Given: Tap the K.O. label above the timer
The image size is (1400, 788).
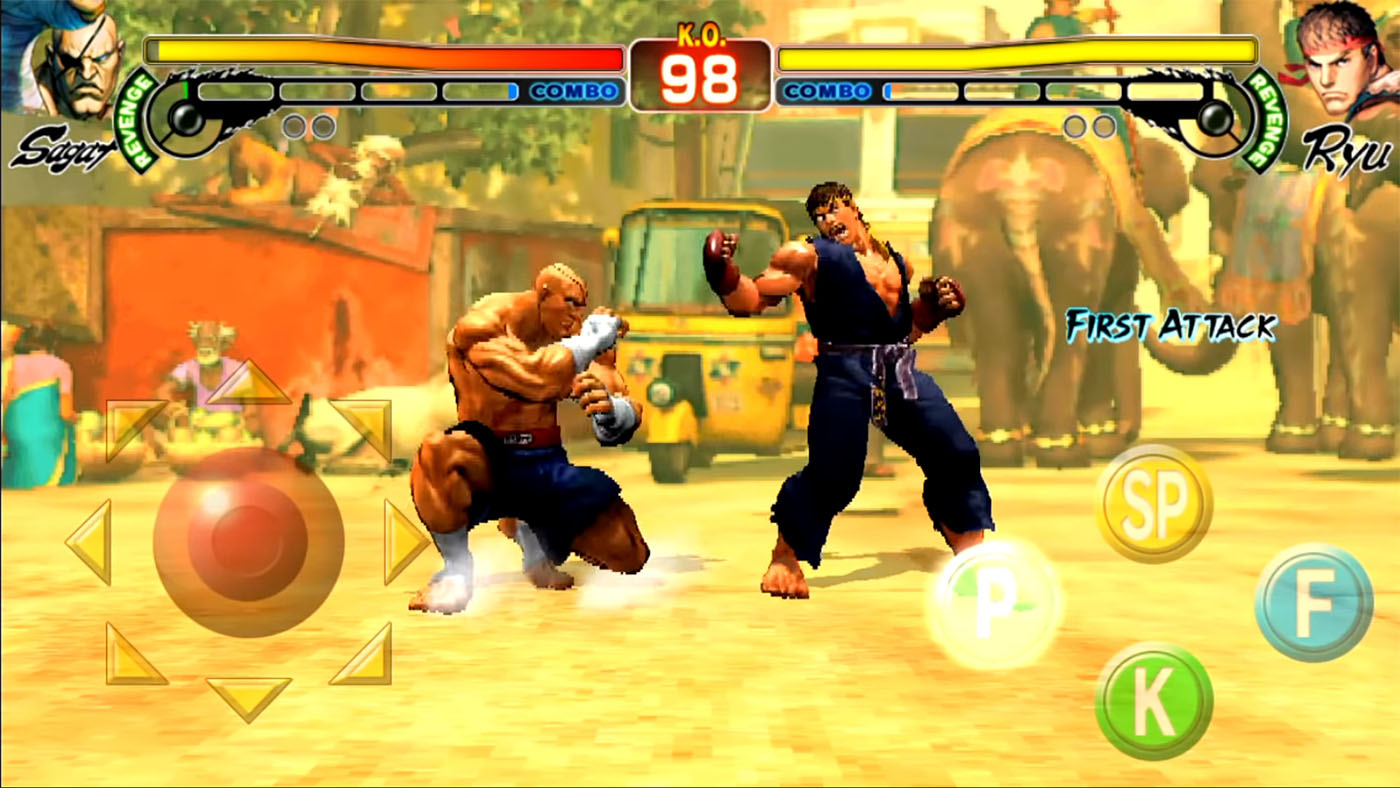Looking at the screenshot, I should [700, 33].
